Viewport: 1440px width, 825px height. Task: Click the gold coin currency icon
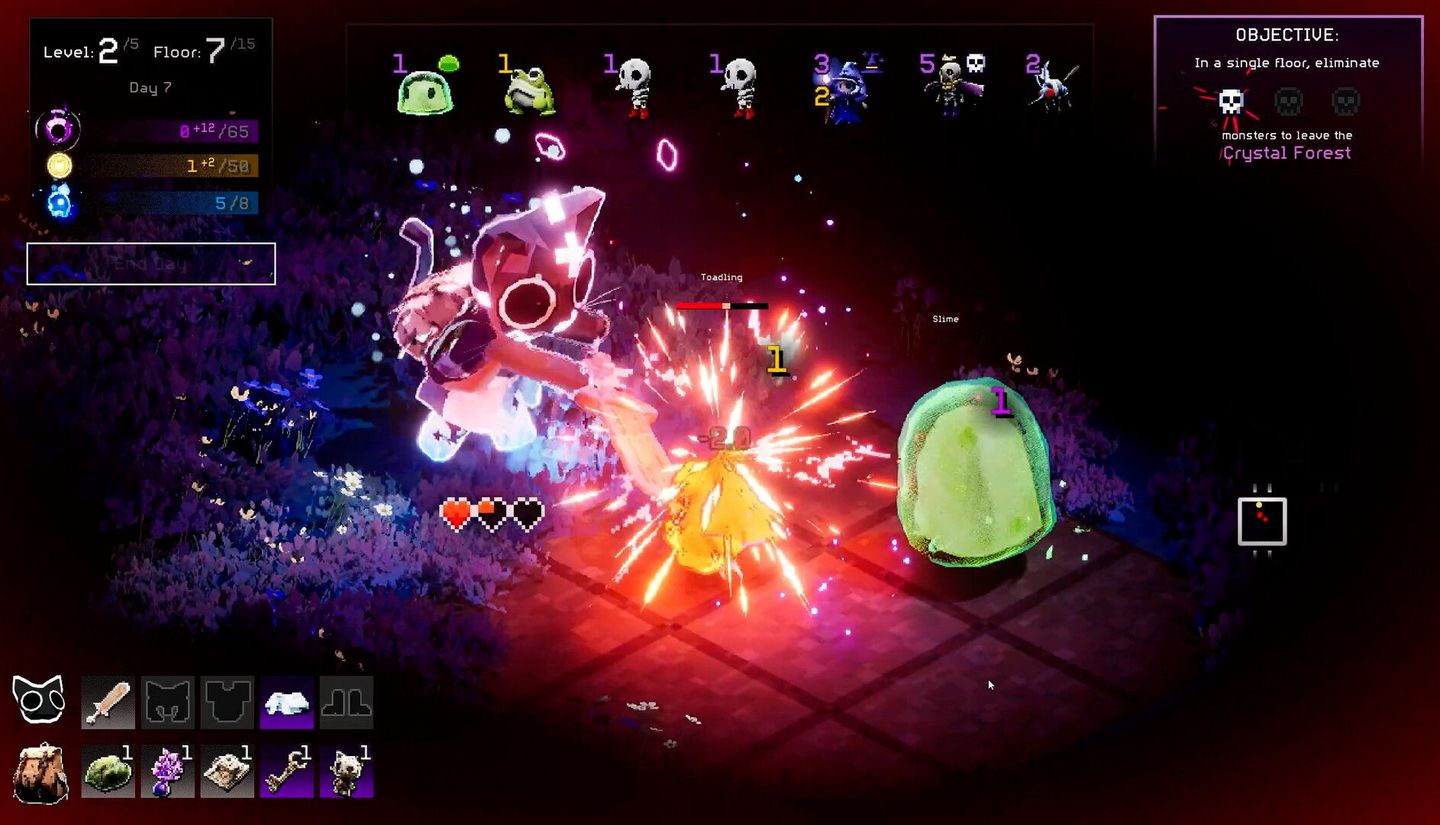pyautogui.click(x=58, y=166)
